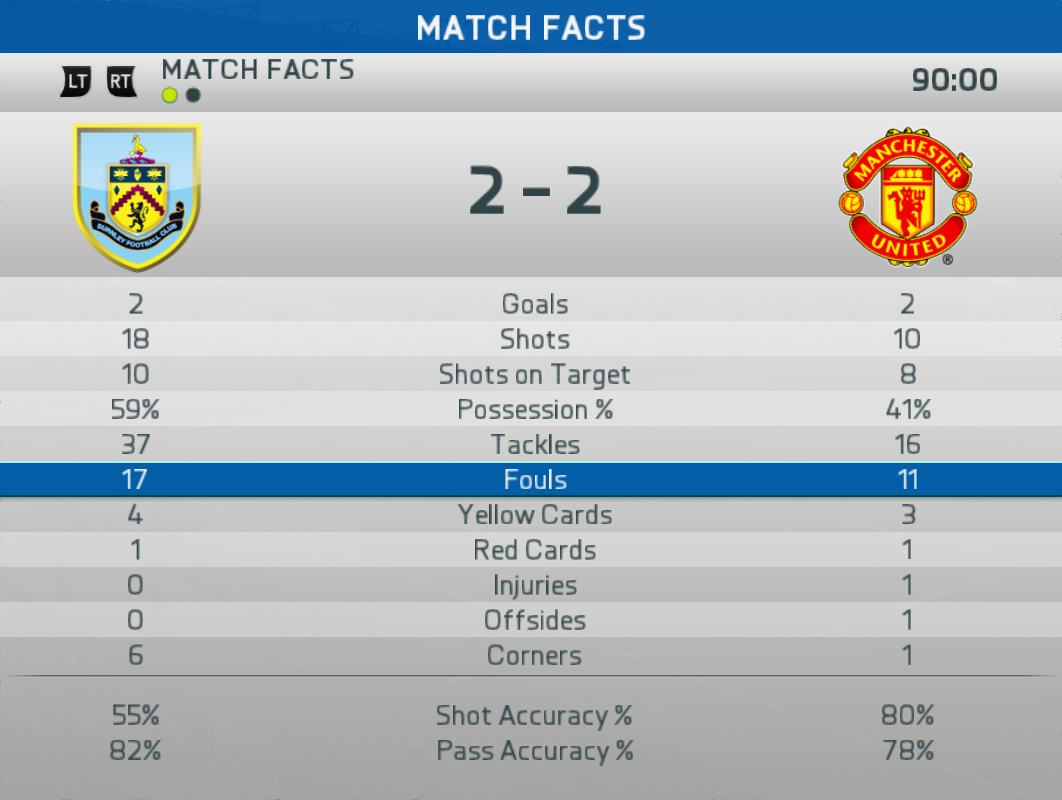The width and height of the screenshot is (1062, 800).
Task: Choose the Injuries stat row
Action: (x=534, y=585)
